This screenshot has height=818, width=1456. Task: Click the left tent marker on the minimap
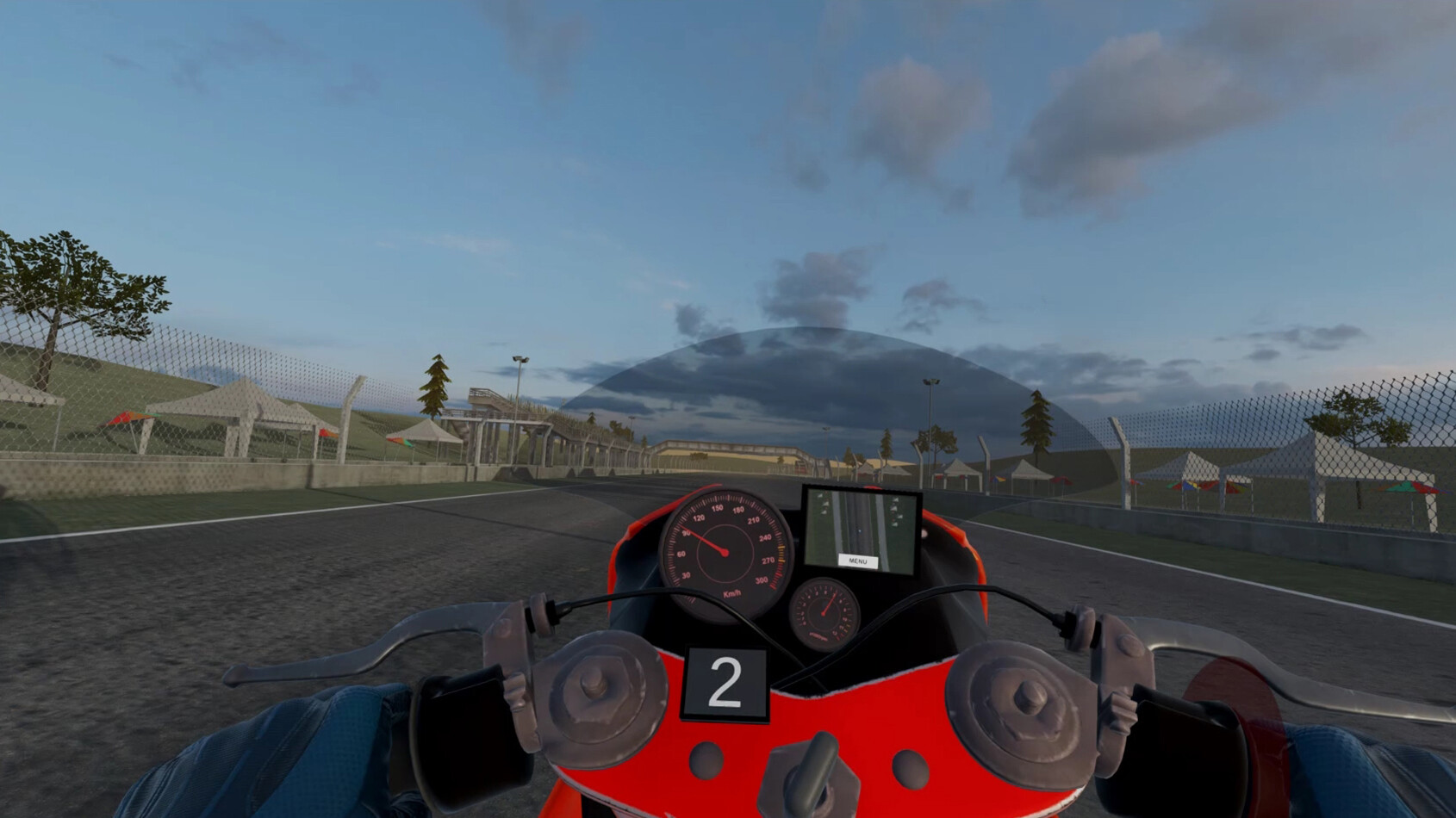click(823, 504)
